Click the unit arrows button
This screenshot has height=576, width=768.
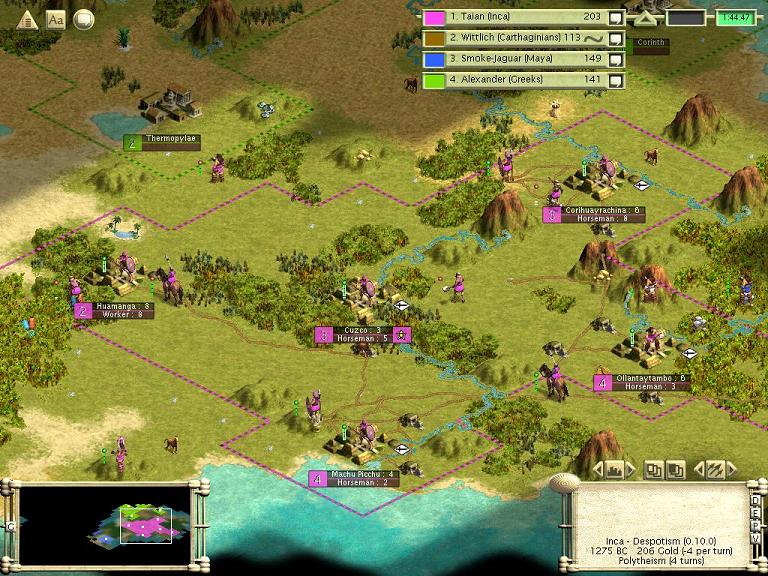[x=716, y=468]
